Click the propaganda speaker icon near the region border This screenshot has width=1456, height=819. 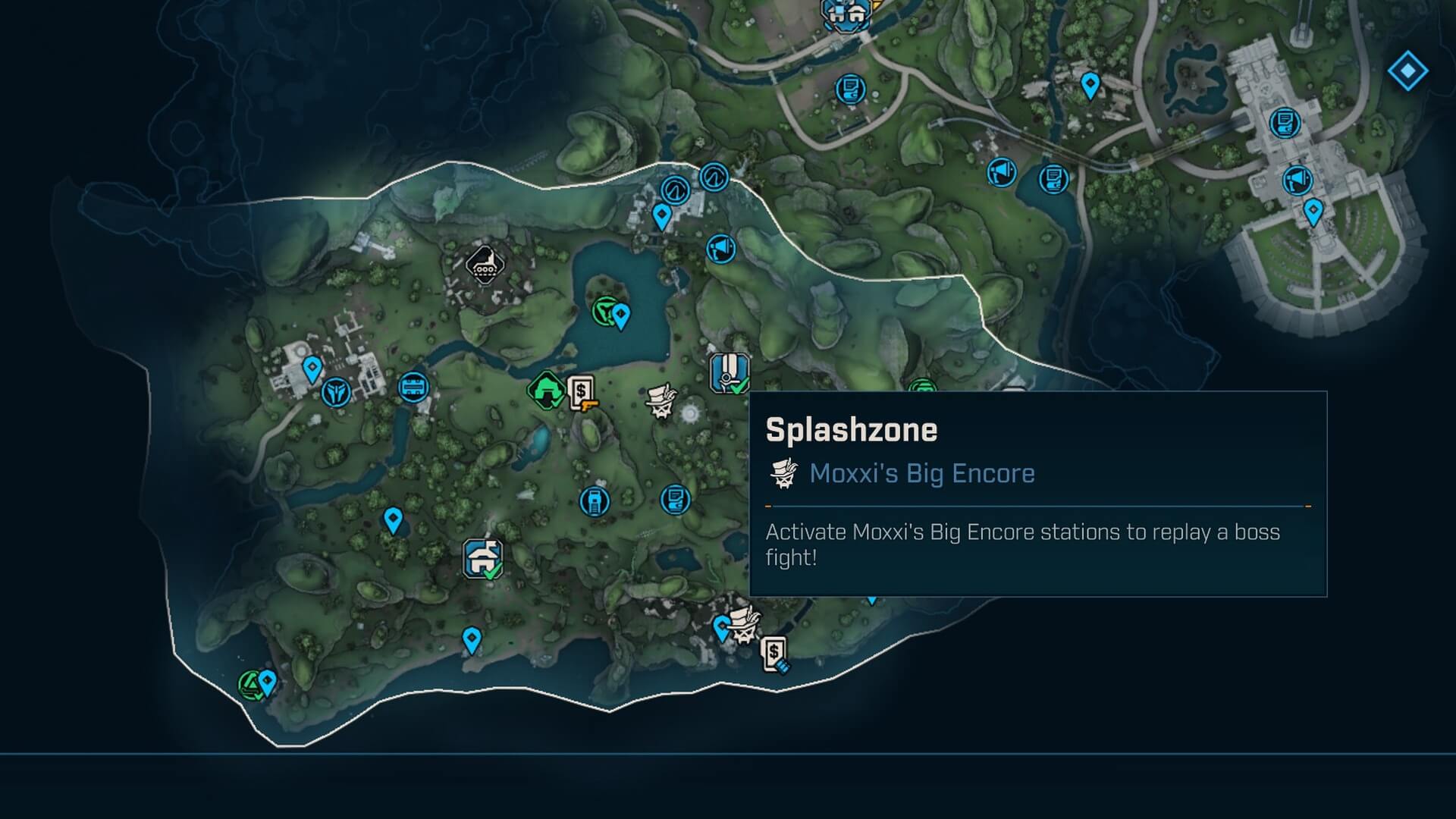720,248
